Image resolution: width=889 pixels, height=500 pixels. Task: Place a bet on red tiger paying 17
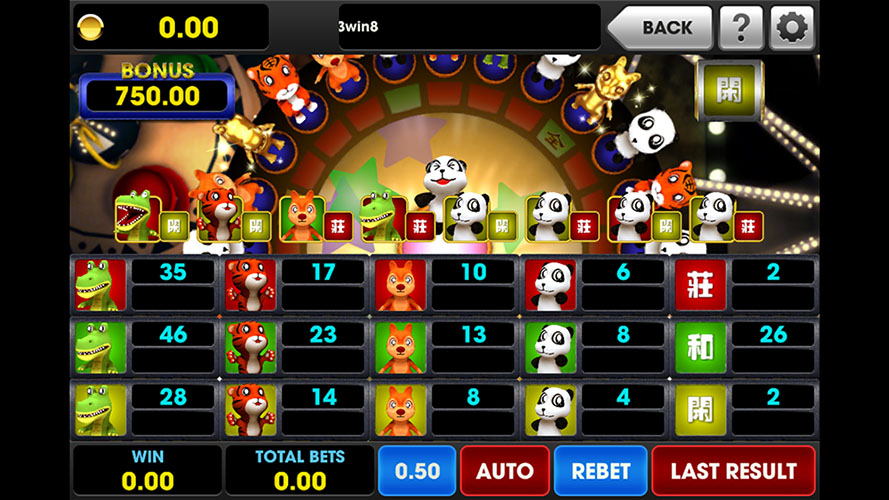251,285
